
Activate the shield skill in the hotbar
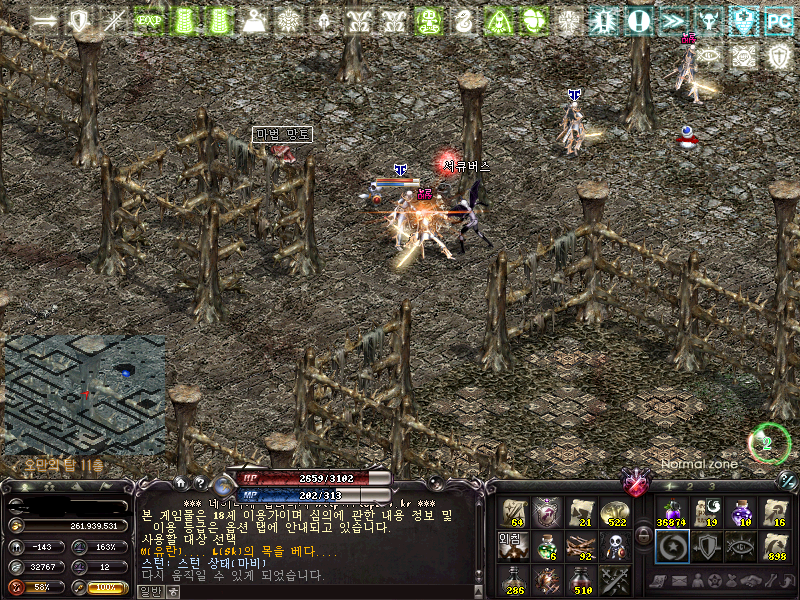[x=705, y=547]
